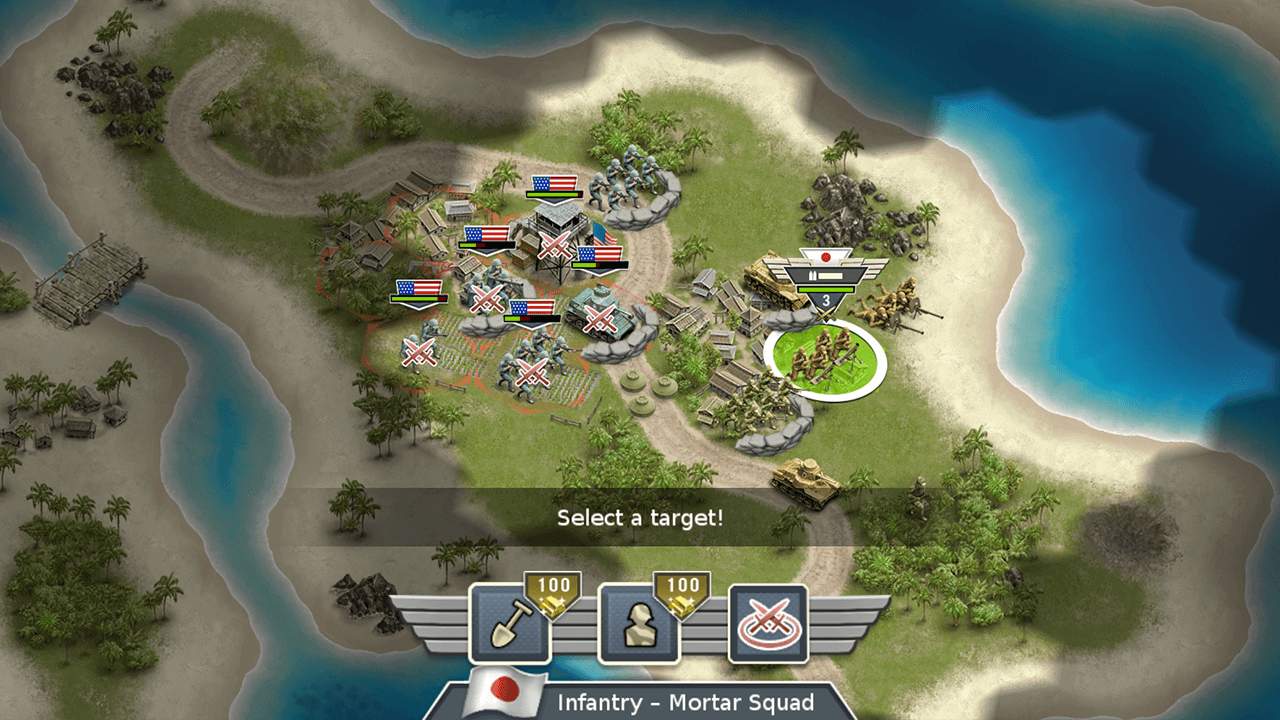Click the red attack marker over the American tank
Viewport: 1280px width, 720px height.
(601, 317)
